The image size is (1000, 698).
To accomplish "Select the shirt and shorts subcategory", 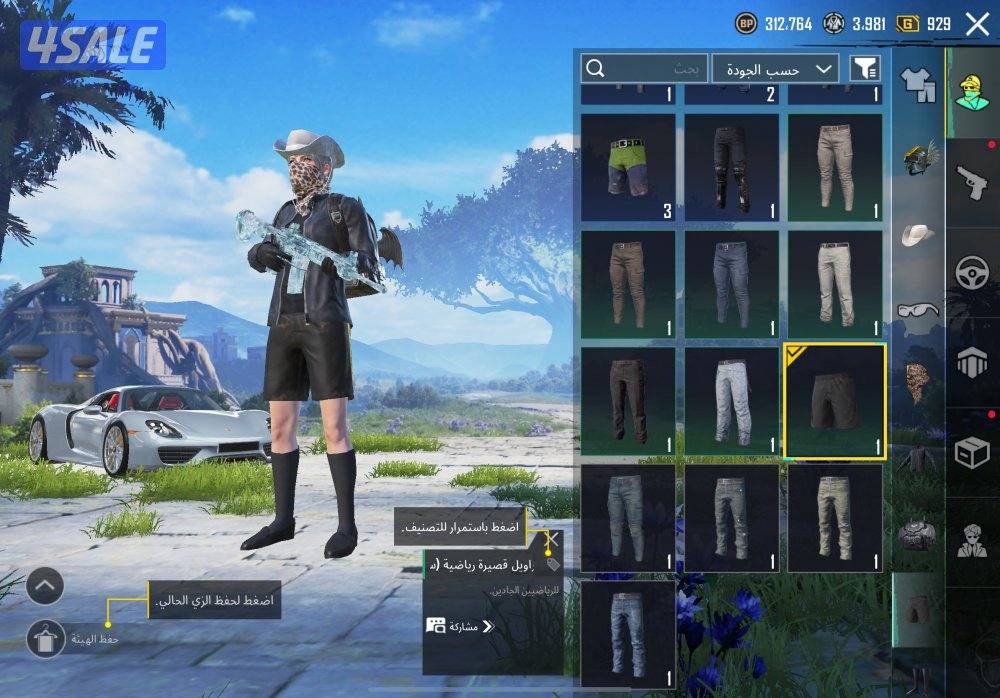I will click(917, 84).
